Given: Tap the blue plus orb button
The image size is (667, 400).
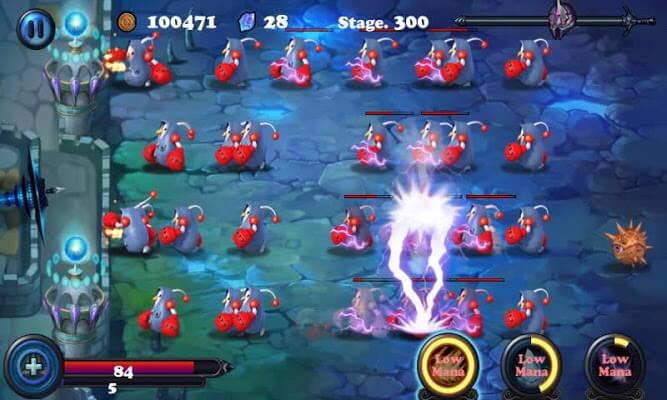Looking at the screenshot, I should click(32, 365).
